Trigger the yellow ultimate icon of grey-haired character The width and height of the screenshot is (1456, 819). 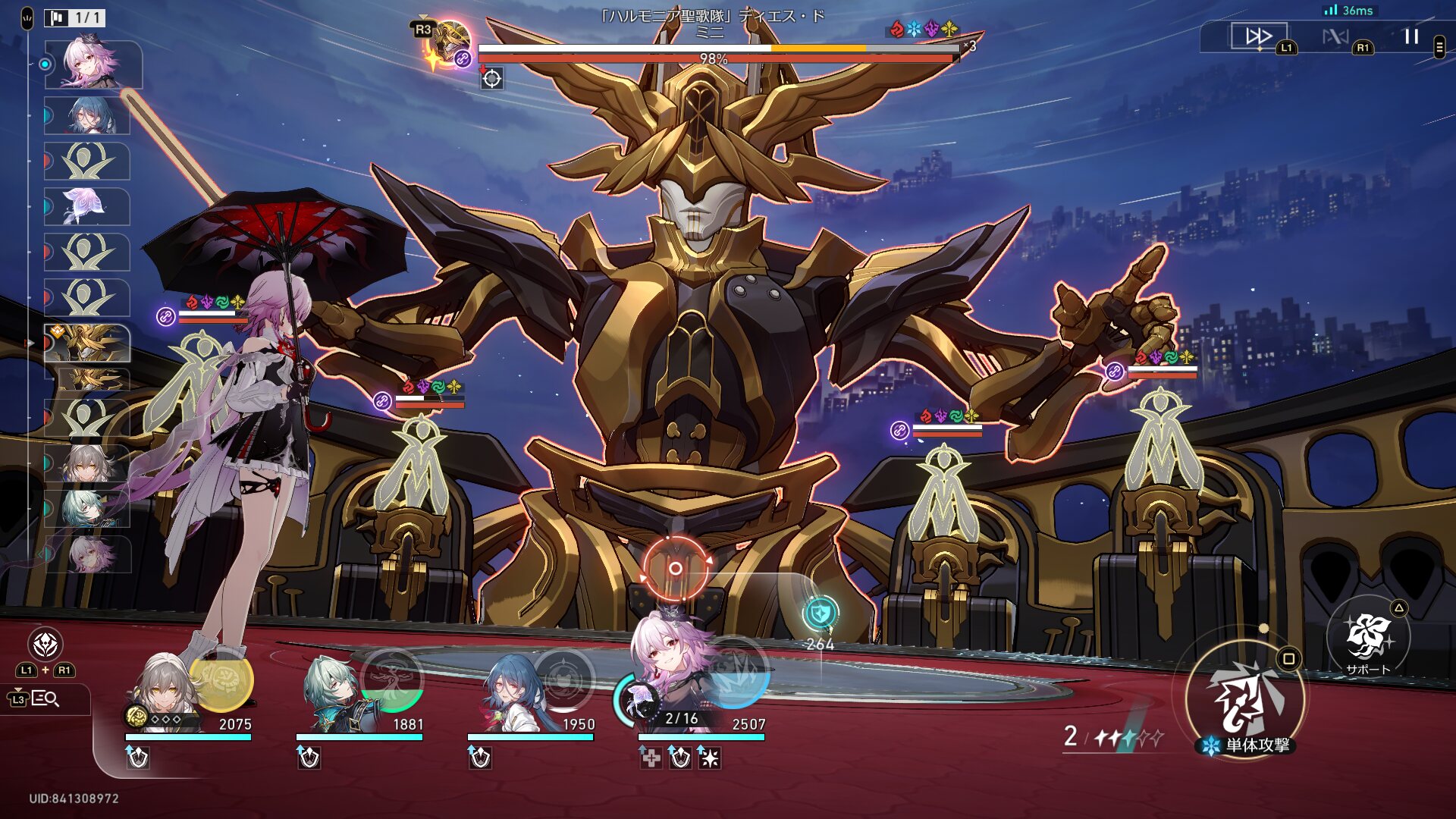[x=222, y=679]
